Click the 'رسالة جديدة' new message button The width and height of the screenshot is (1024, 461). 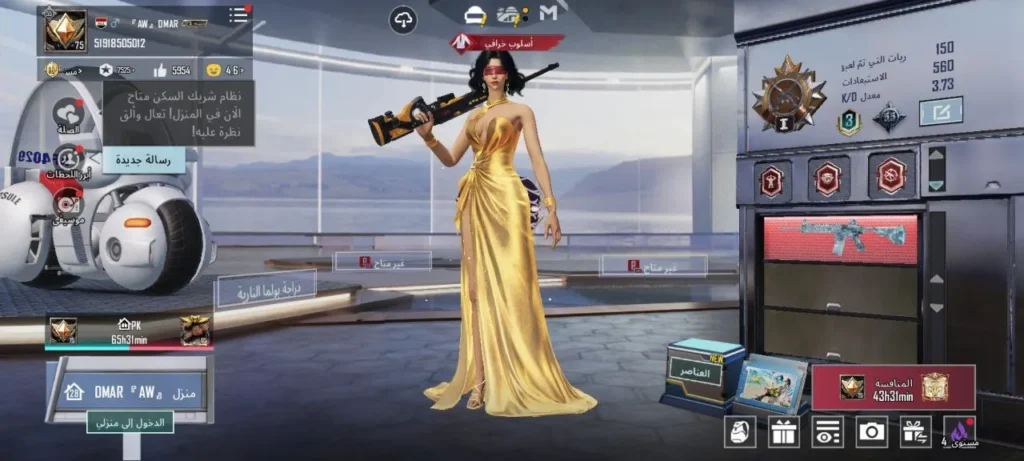pyautogui.click(x=144, y=158)
